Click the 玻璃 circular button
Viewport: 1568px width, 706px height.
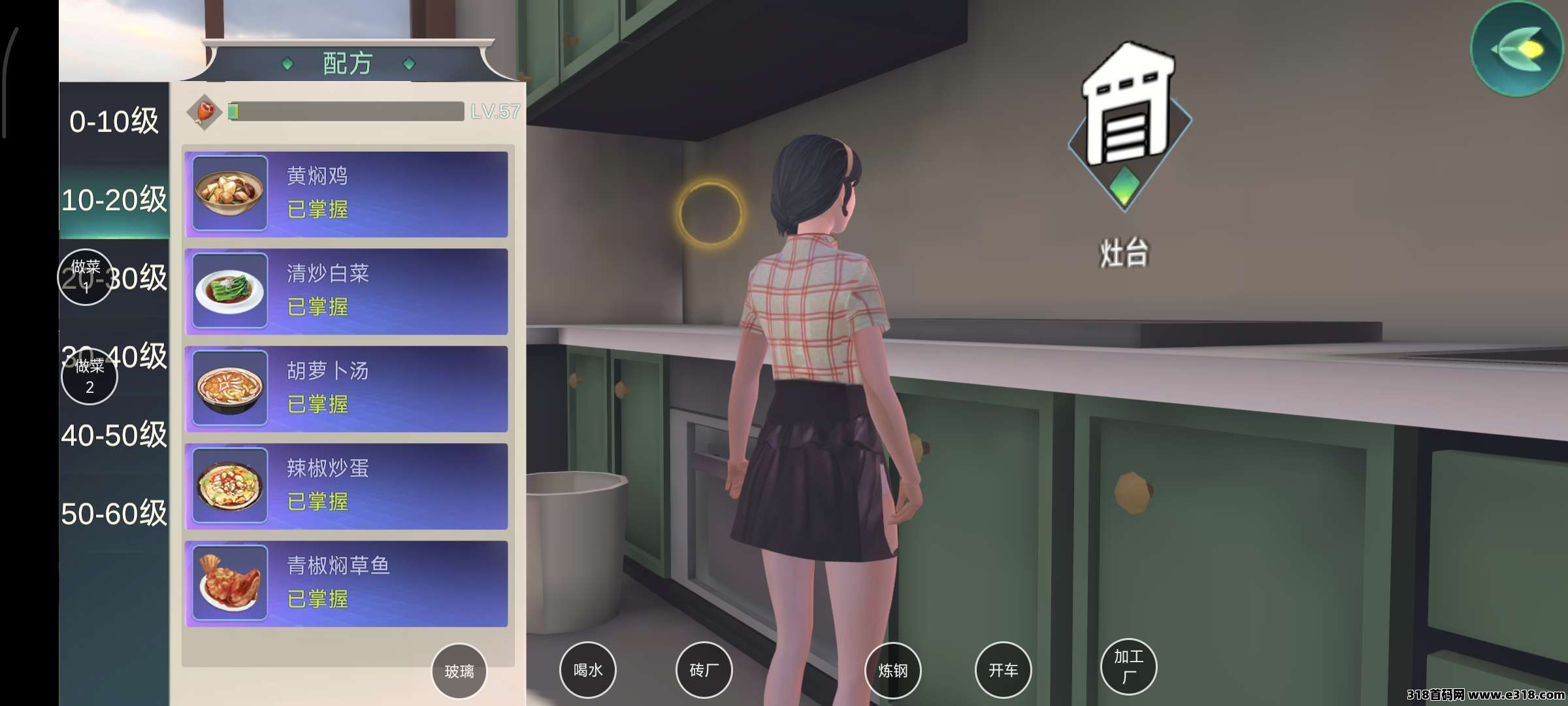(x=459, y=671)
